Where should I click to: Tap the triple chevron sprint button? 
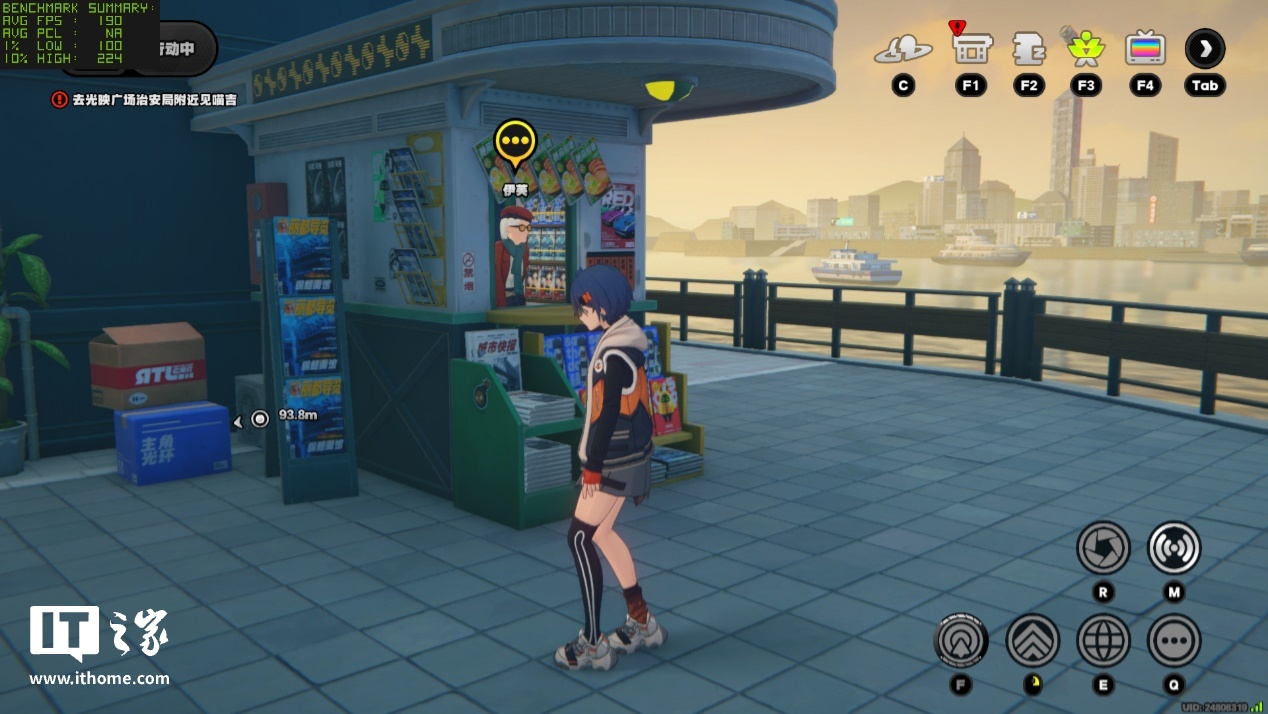click(1032, 640)
